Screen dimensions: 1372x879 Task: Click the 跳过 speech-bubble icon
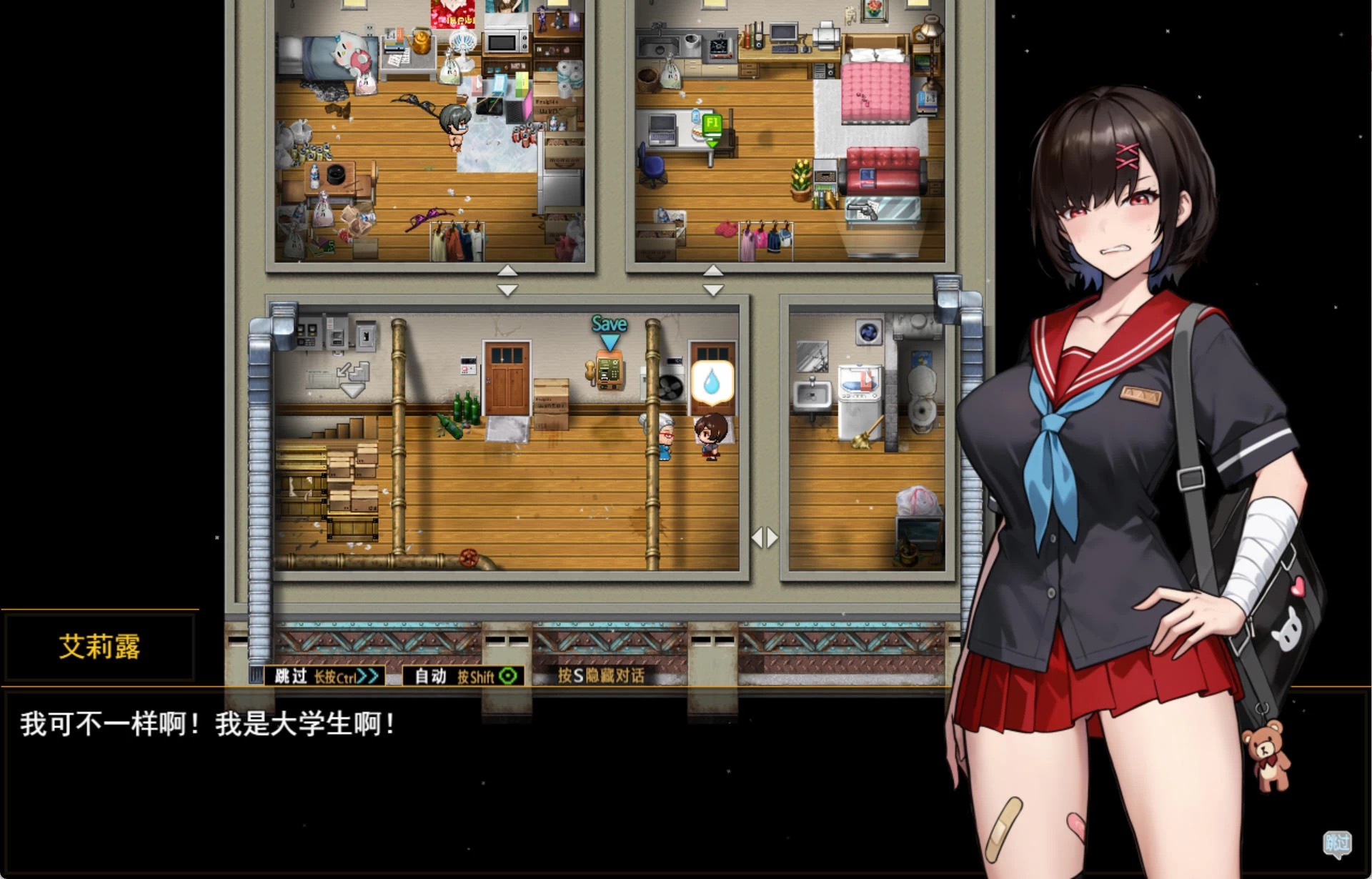coord(1337,844)
